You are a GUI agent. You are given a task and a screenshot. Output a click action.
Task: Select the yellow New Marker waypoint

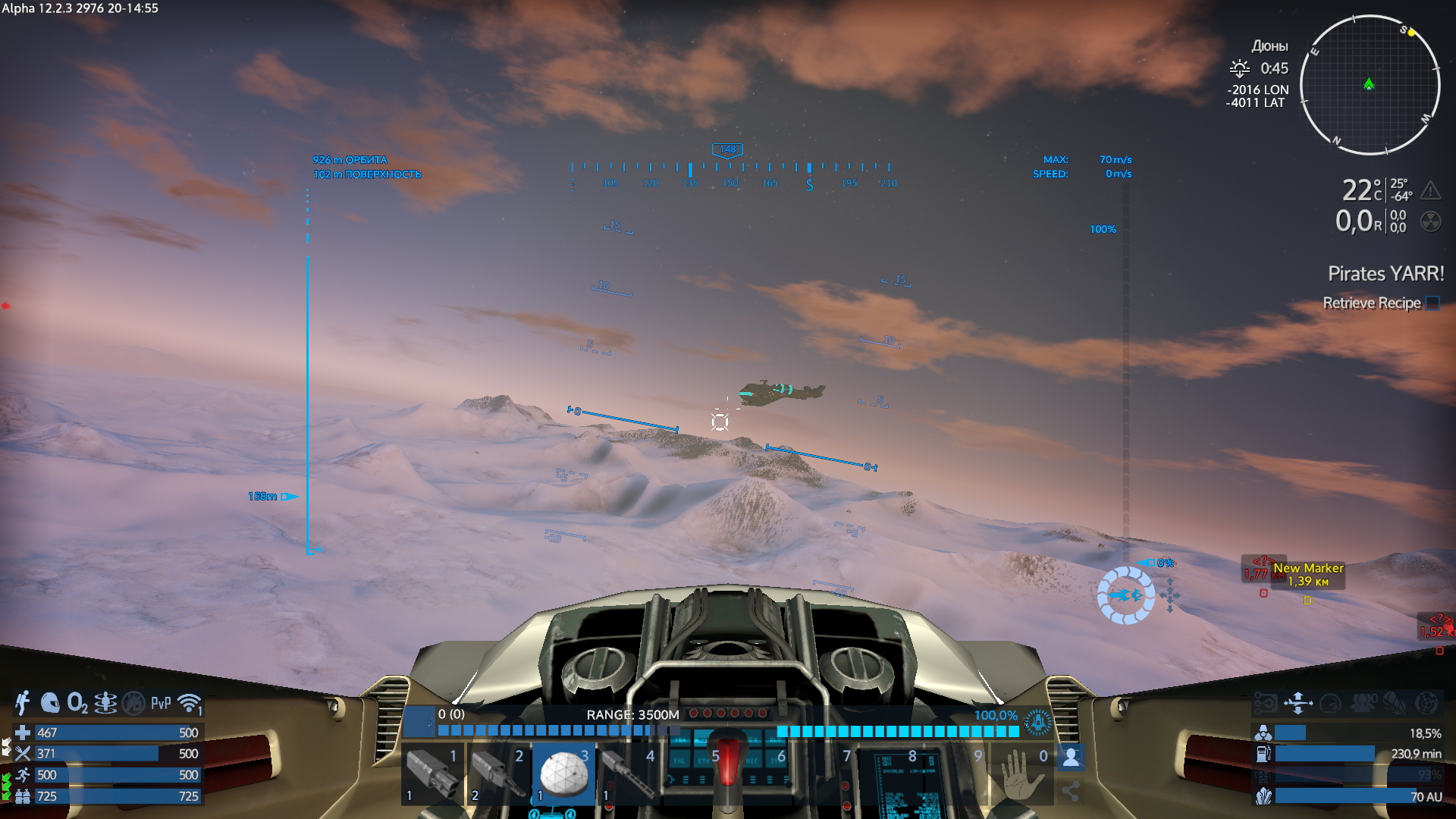pyautogui.click(x=1307, y=575)
